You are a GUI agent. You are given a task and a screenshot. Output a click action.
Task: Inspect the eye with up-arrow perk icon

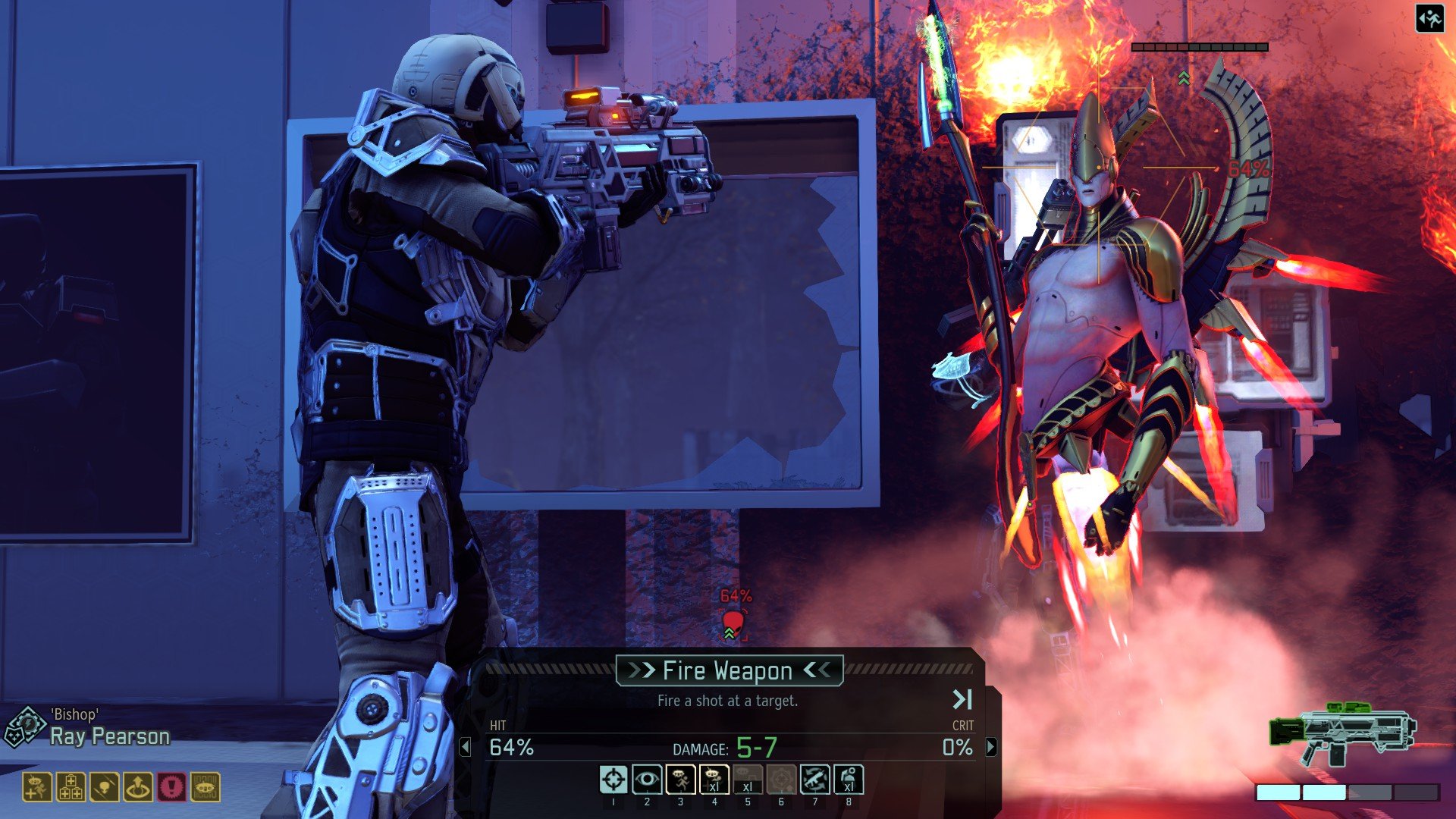pyautogui.click(x=138, y=787)
